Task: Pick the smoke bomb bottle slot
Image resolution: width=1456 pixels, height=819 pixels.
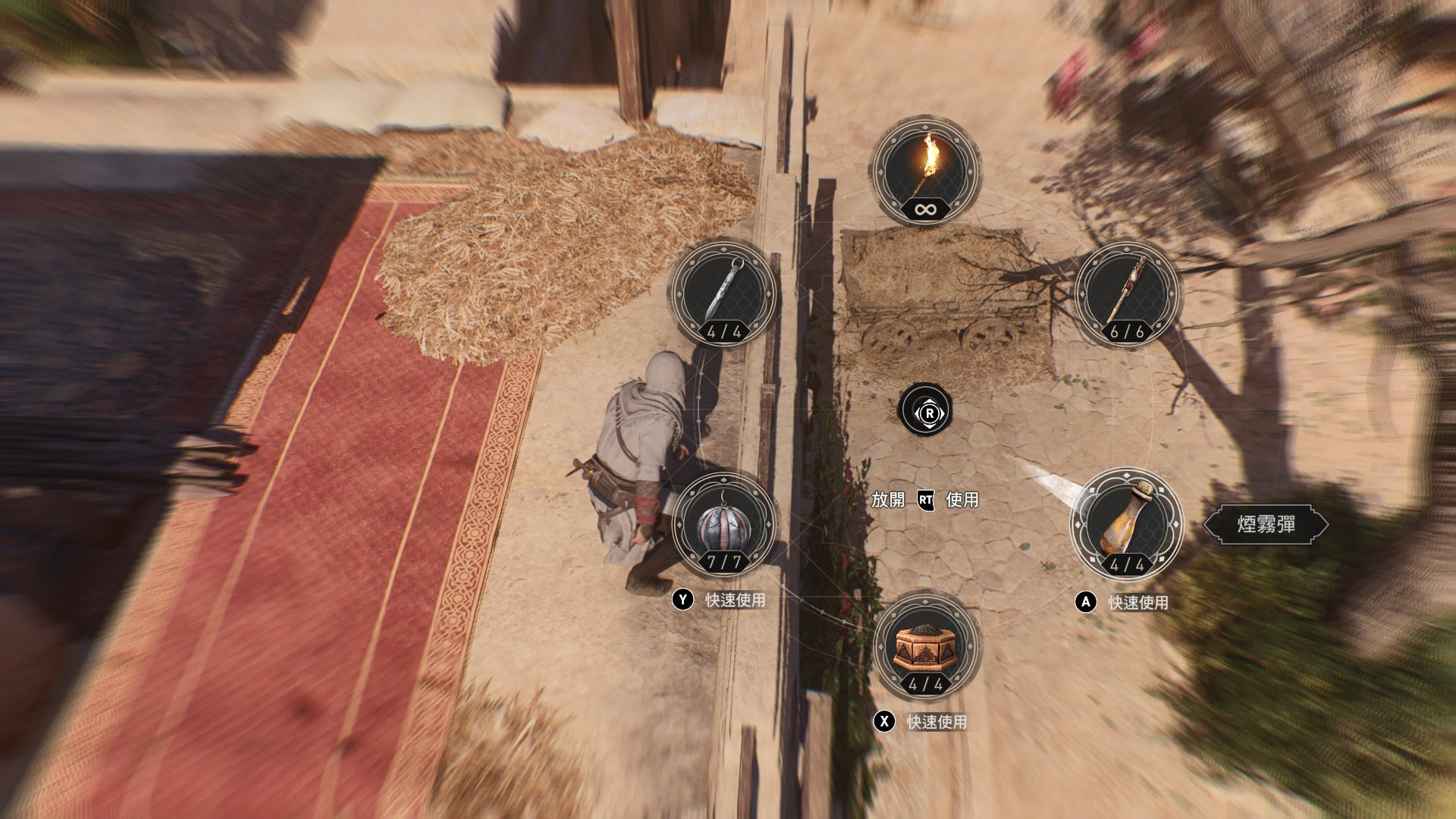Action: [x=1127, y=523]
